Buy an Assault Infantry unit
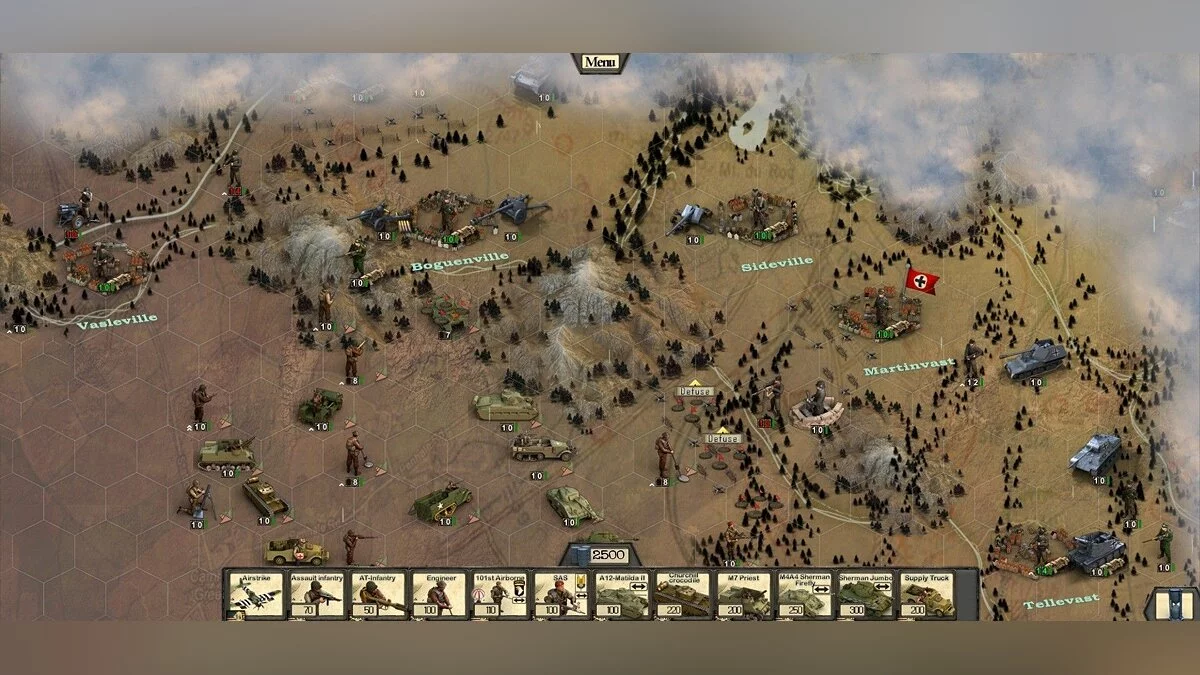 click(x=316, y=594)
